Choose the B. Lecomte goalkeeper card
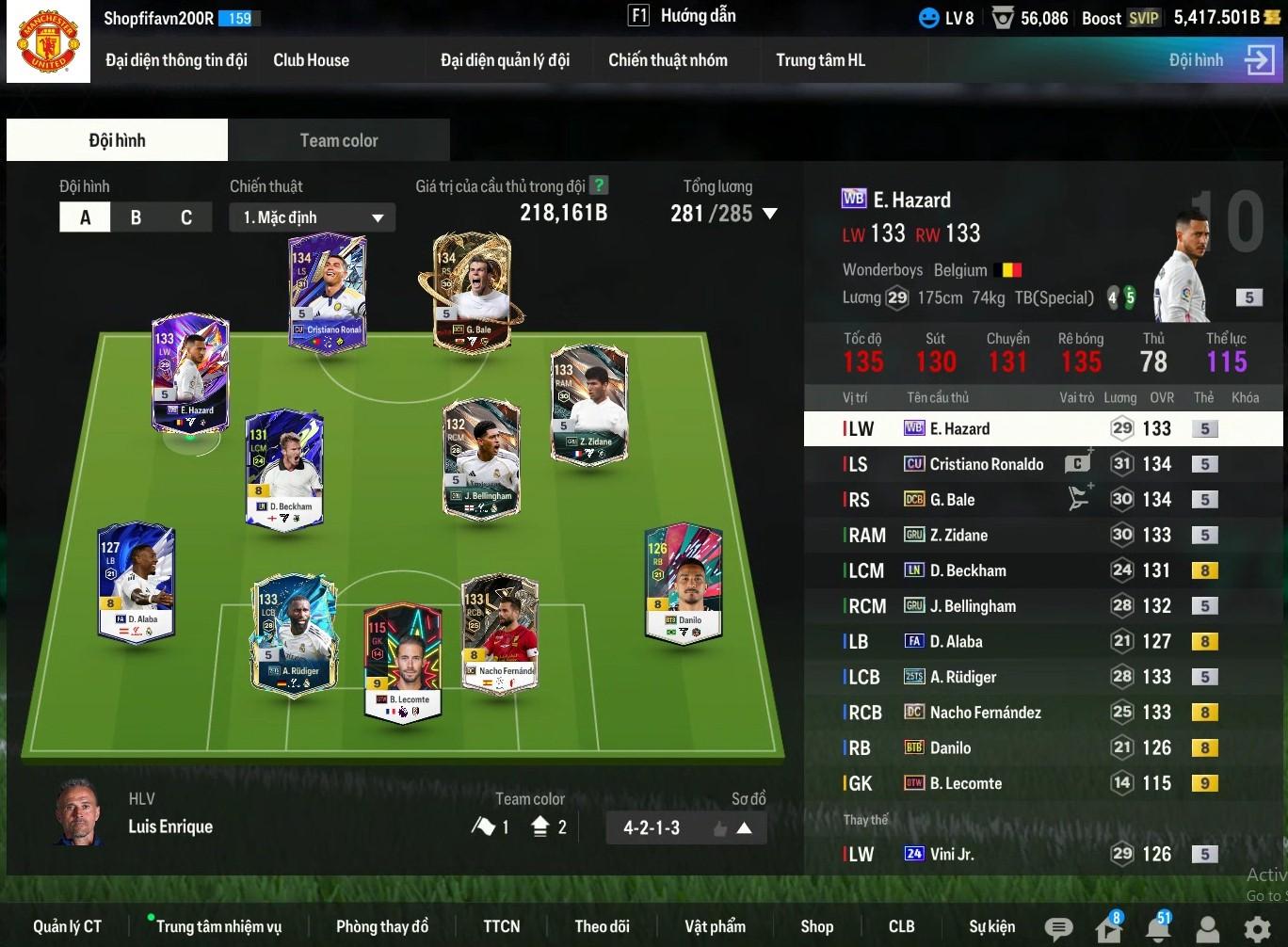This screenshot has width=1288, height=947. (x=403, y=659)
